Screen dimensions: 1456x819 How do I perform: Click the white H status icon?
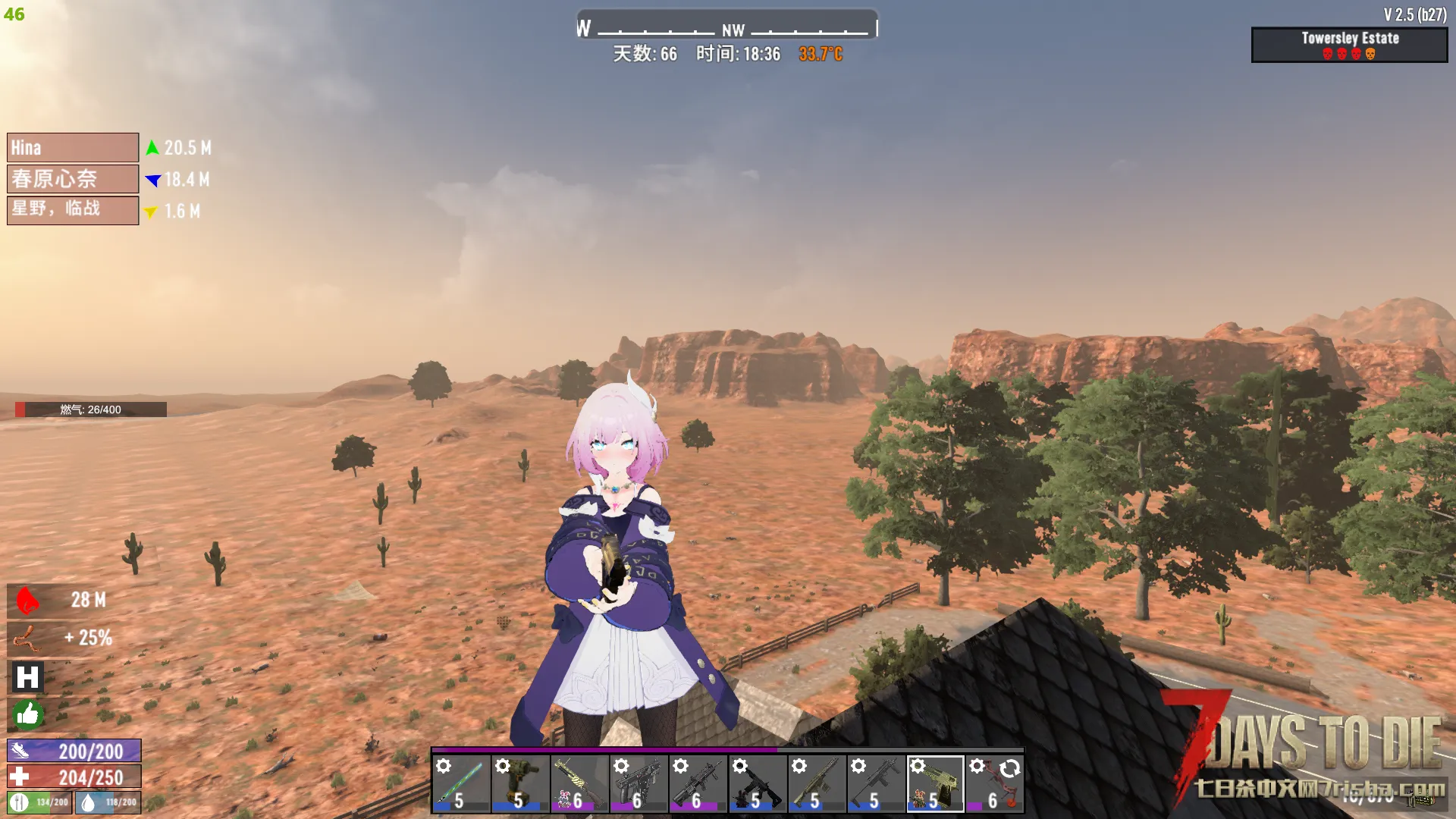click(x=27, y=677)
